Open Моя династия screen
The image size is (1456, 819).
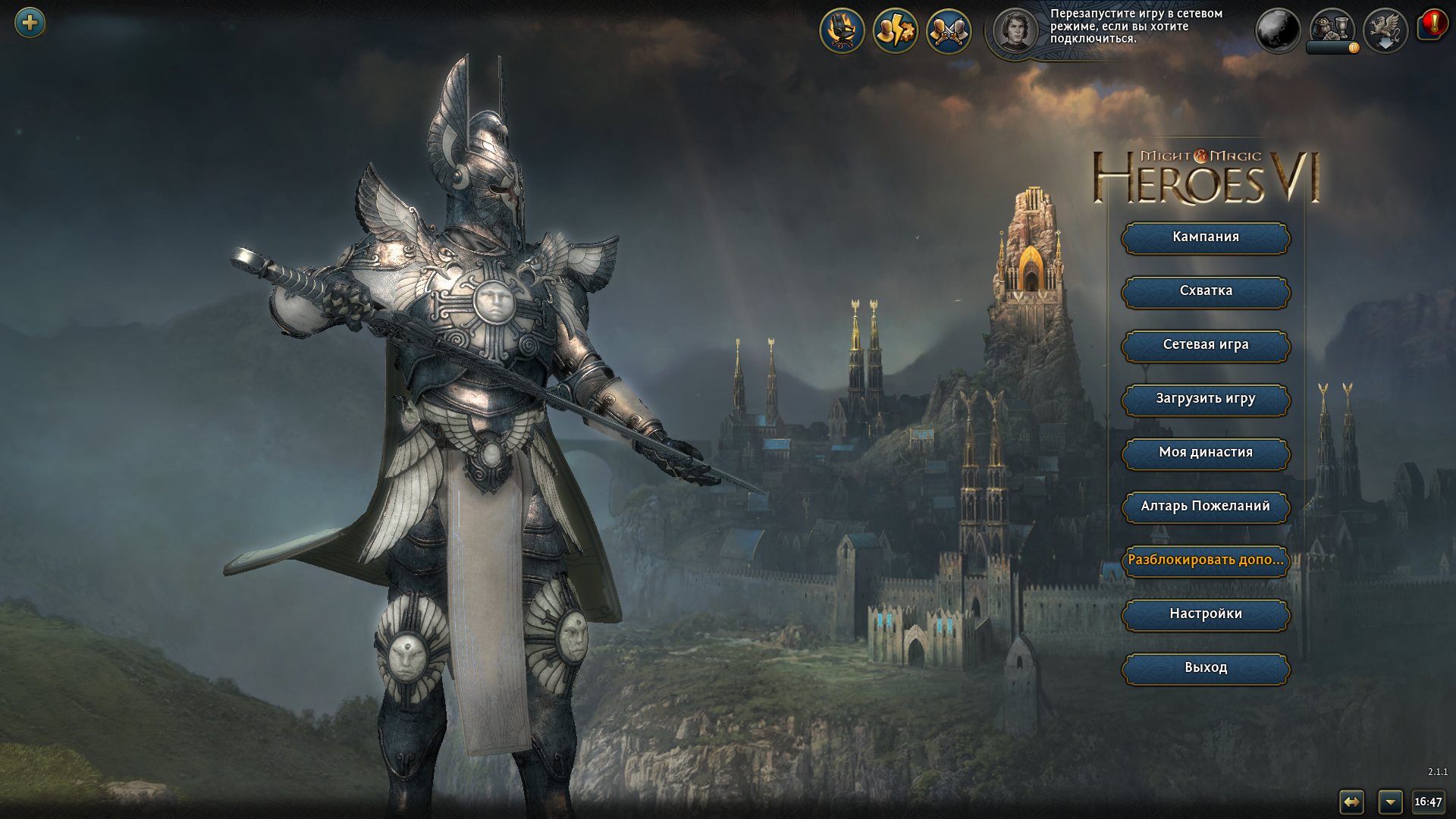[x=1205, y=453]
